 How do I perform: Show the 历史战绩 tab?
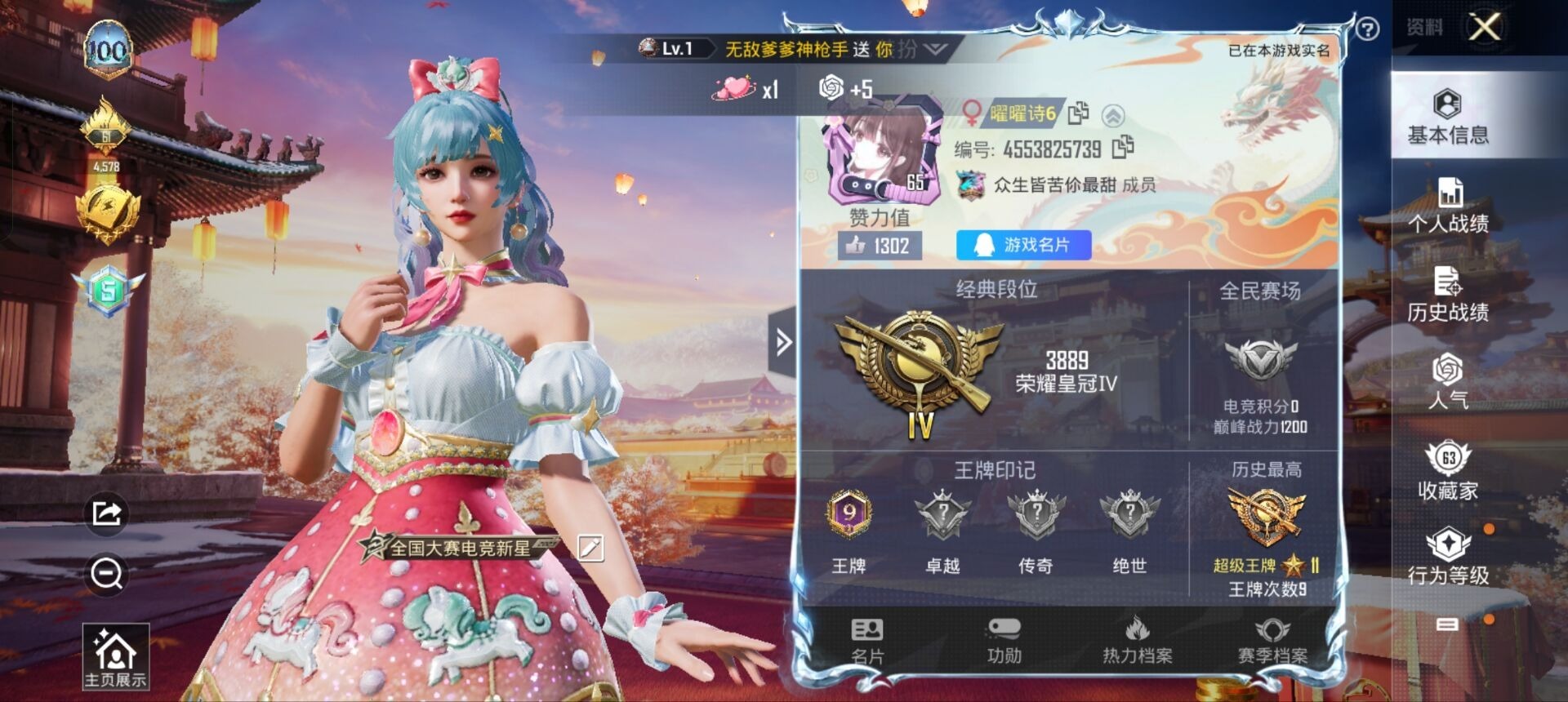click(1448, 294)
